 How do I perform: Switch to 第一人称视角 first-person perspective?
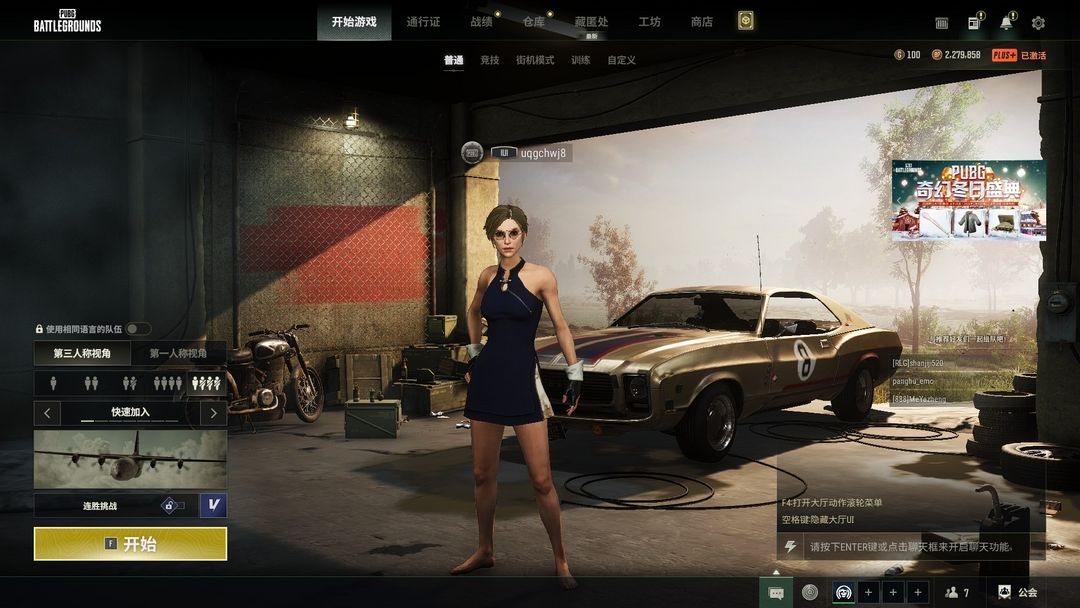click(x=178, y=353)
